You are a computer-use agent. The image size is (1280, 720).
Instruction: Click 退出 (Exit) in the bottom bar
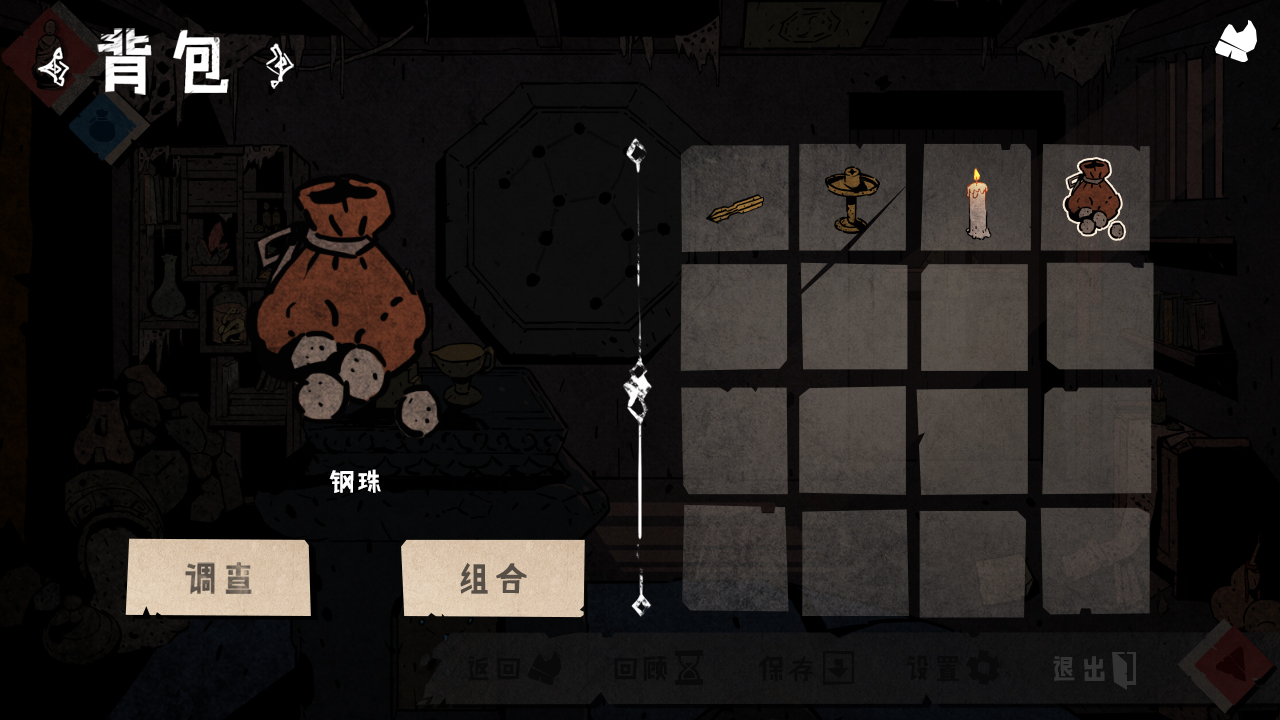click(1095, 669)
